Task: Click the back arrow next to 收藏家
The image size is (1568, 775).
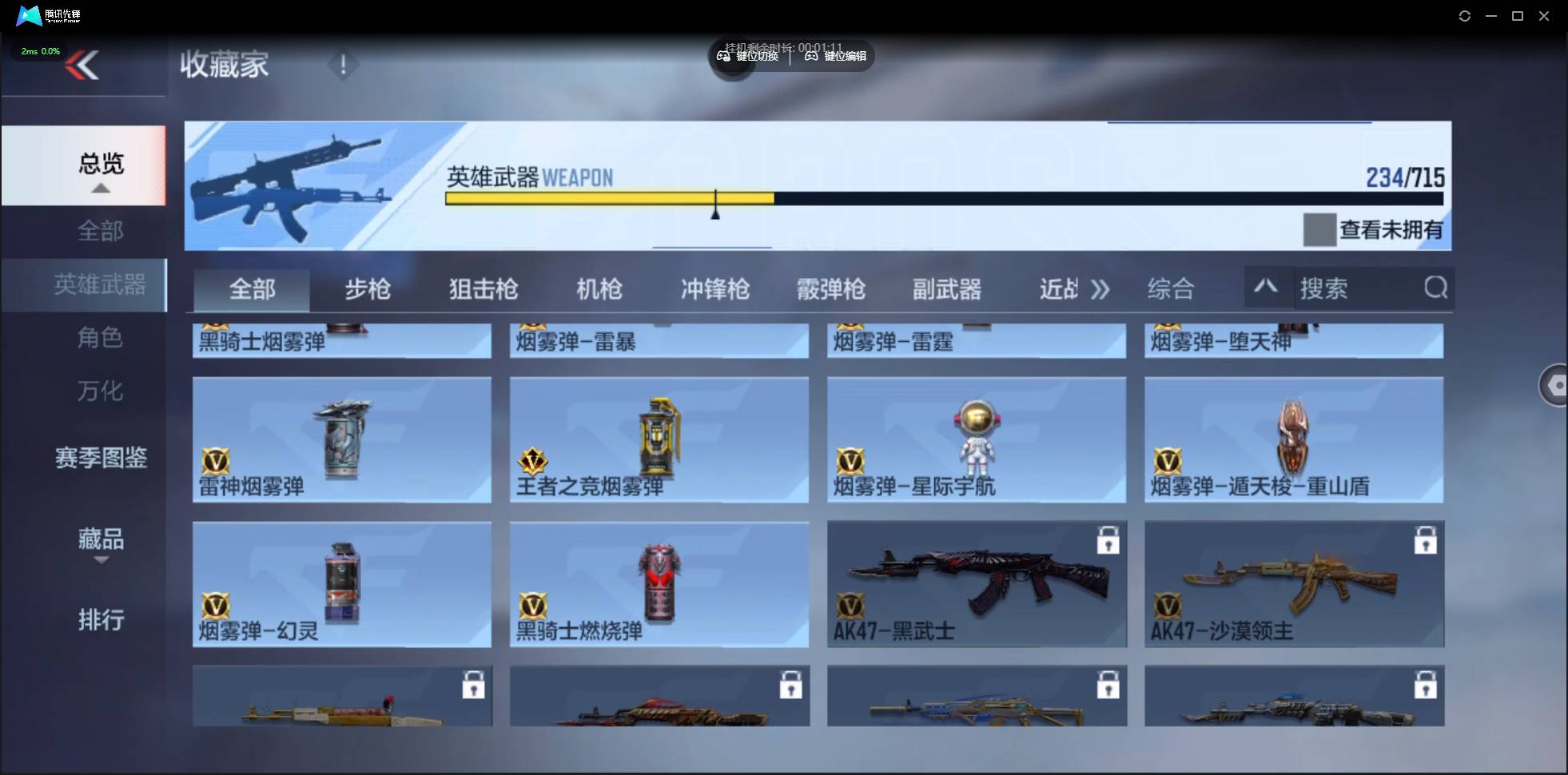Action: (x=84, y=64)
